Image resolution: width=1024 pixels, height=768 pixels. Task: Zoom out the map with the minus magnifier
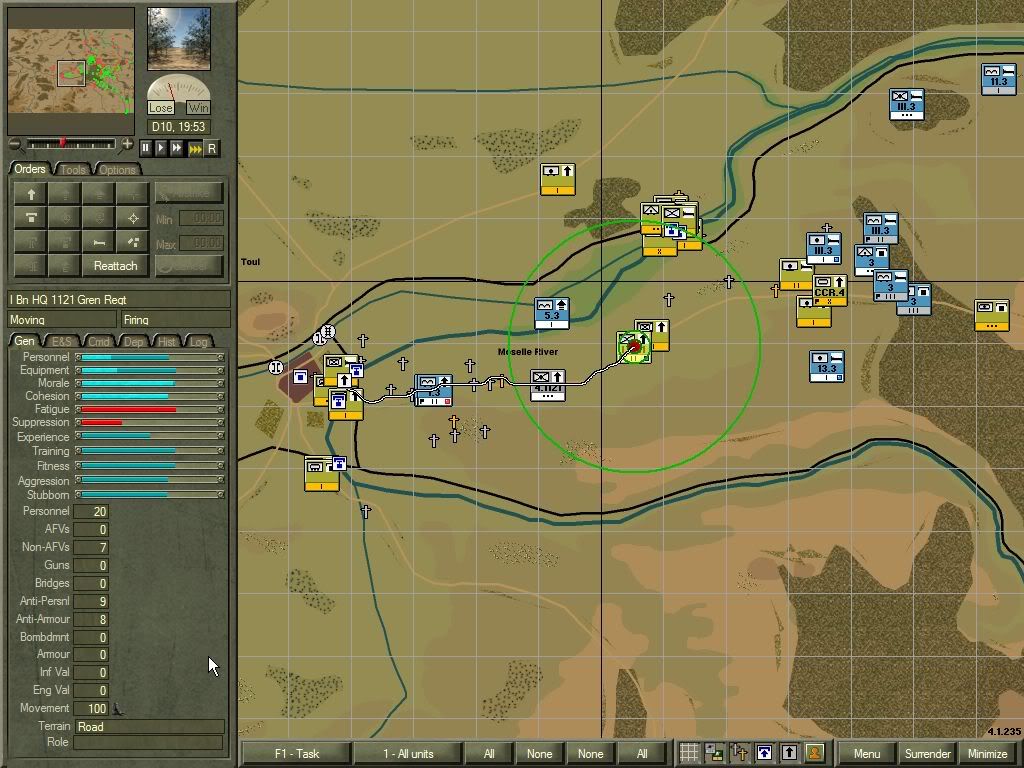pyautogui.click(x=14, y=145)
